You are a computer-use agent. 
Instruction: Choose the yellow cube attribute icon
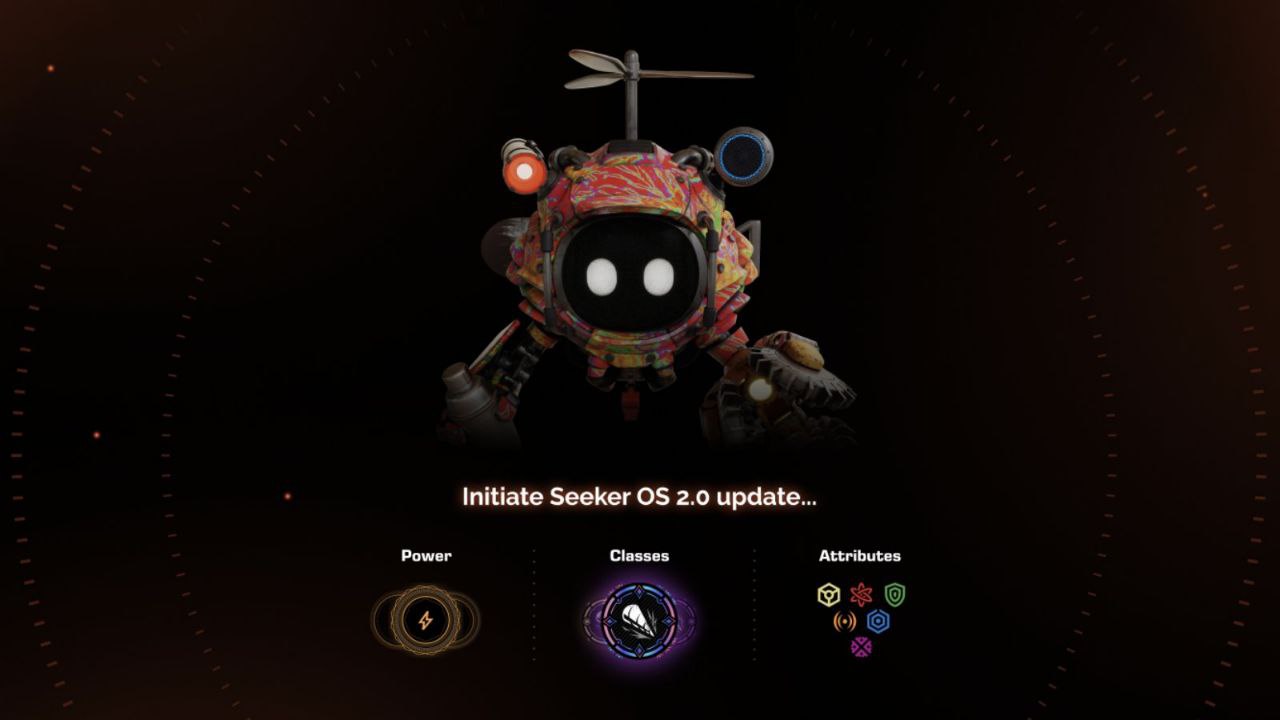tap(828, 596)
